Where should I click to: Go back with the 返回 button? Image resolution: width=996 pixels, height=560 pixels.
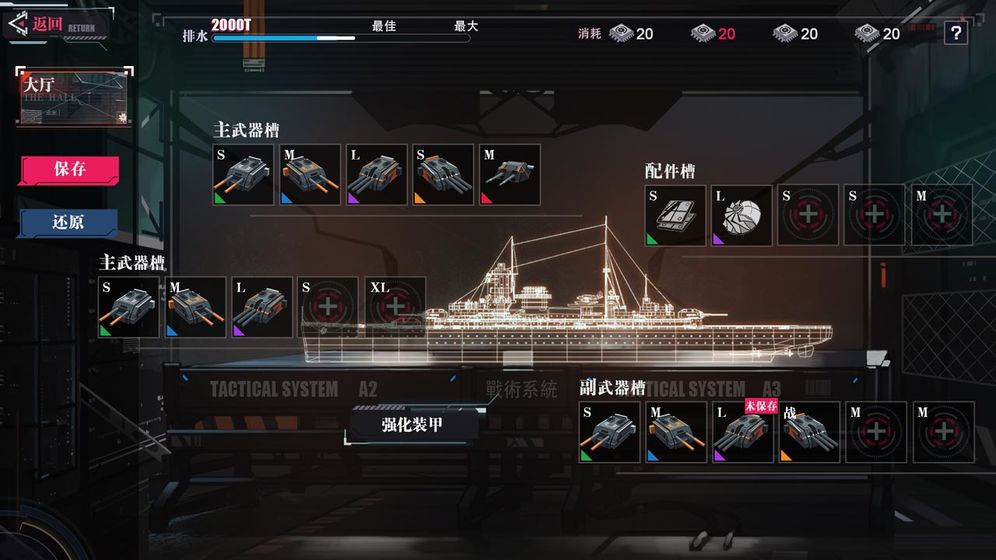point(45,24)
